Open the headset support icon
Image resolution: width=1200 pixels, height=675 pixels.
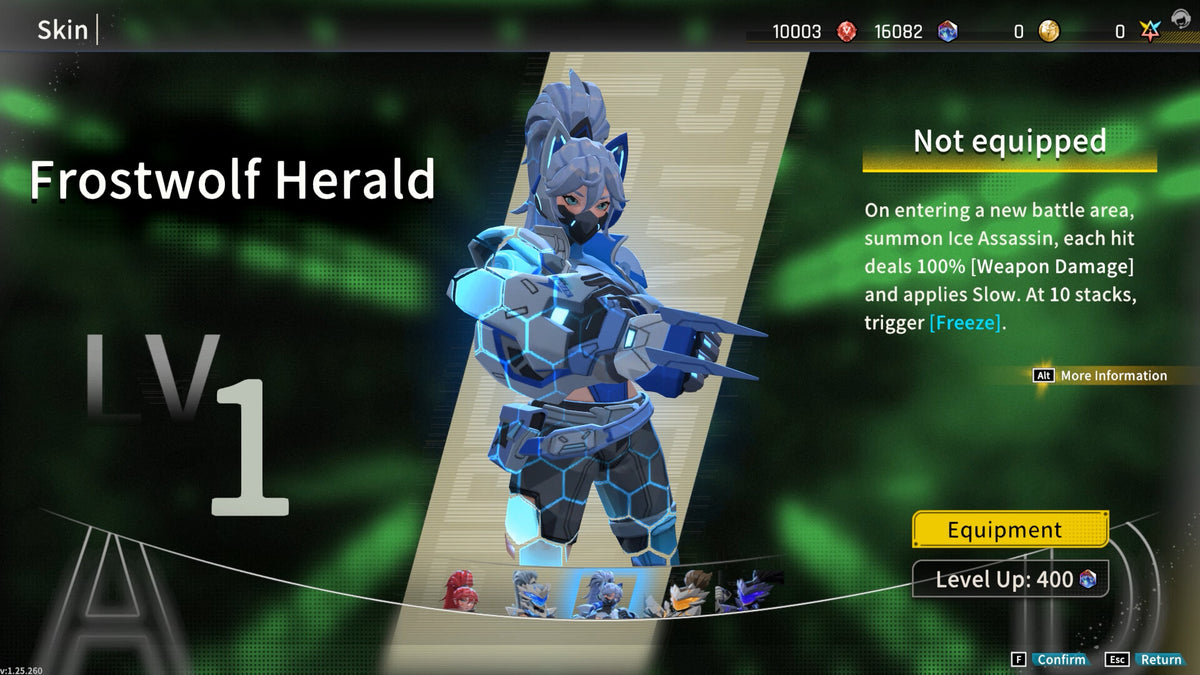pyautogui.click(x=1181, y=18)
